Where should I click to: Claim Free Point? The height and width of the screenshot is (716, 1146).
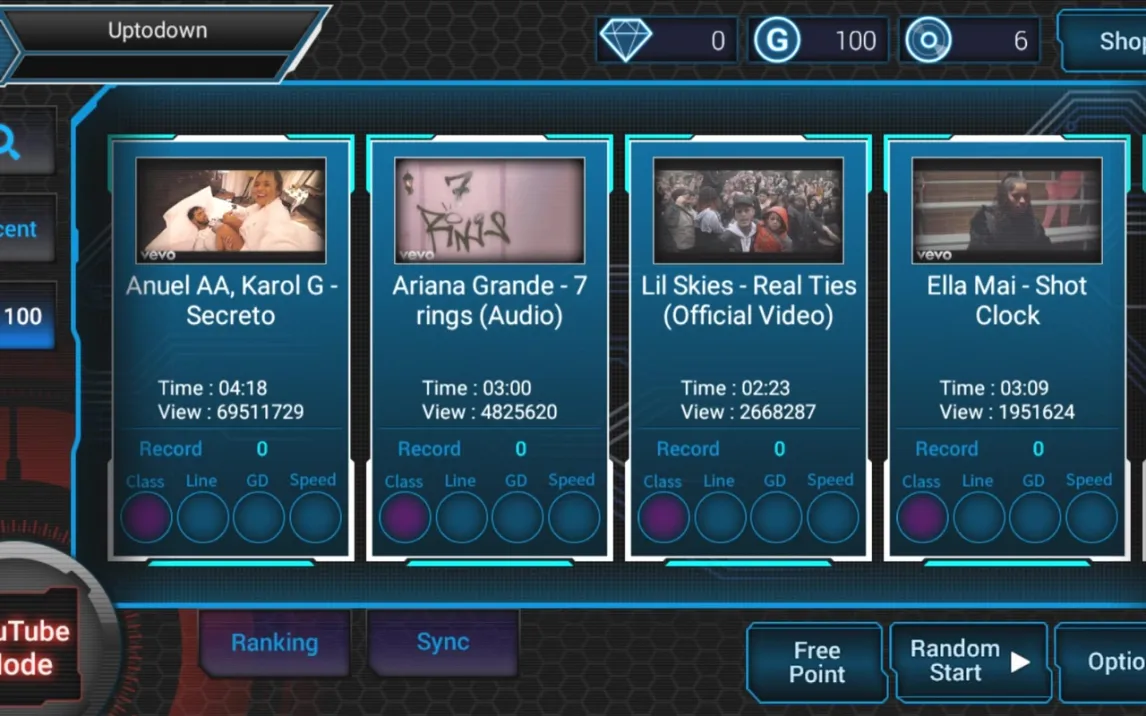816,662
